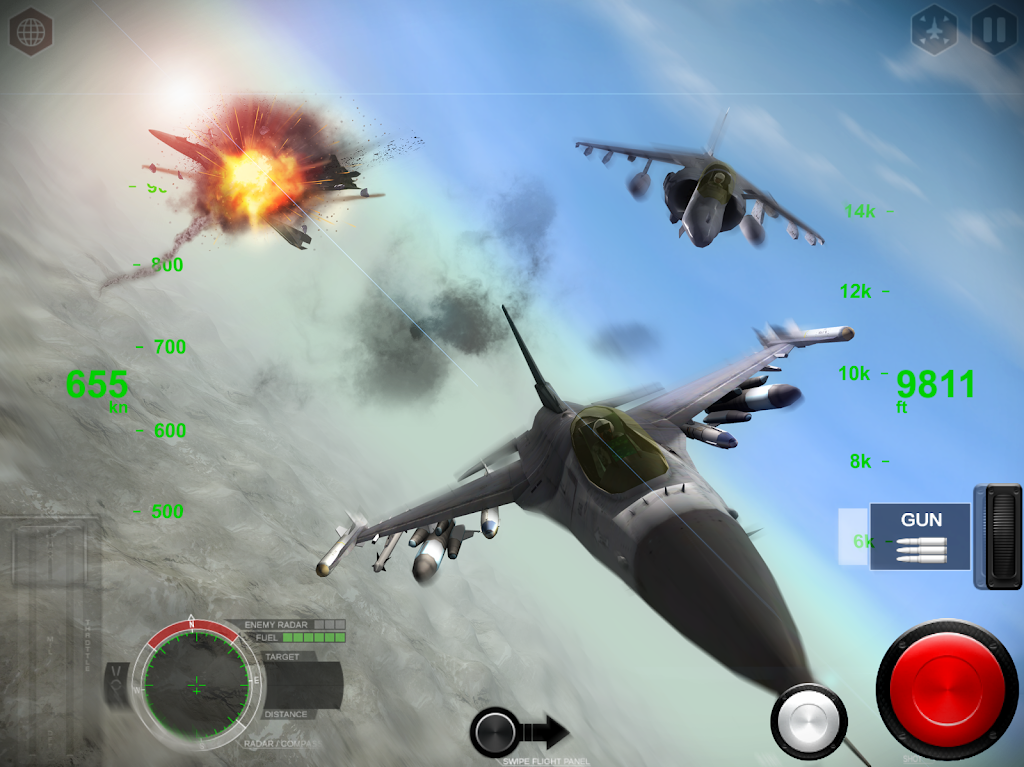The width and height of the screenshot is (1024, 767).
Task: Open the globe map hexagon icon
Action: [x=31, y=31]
